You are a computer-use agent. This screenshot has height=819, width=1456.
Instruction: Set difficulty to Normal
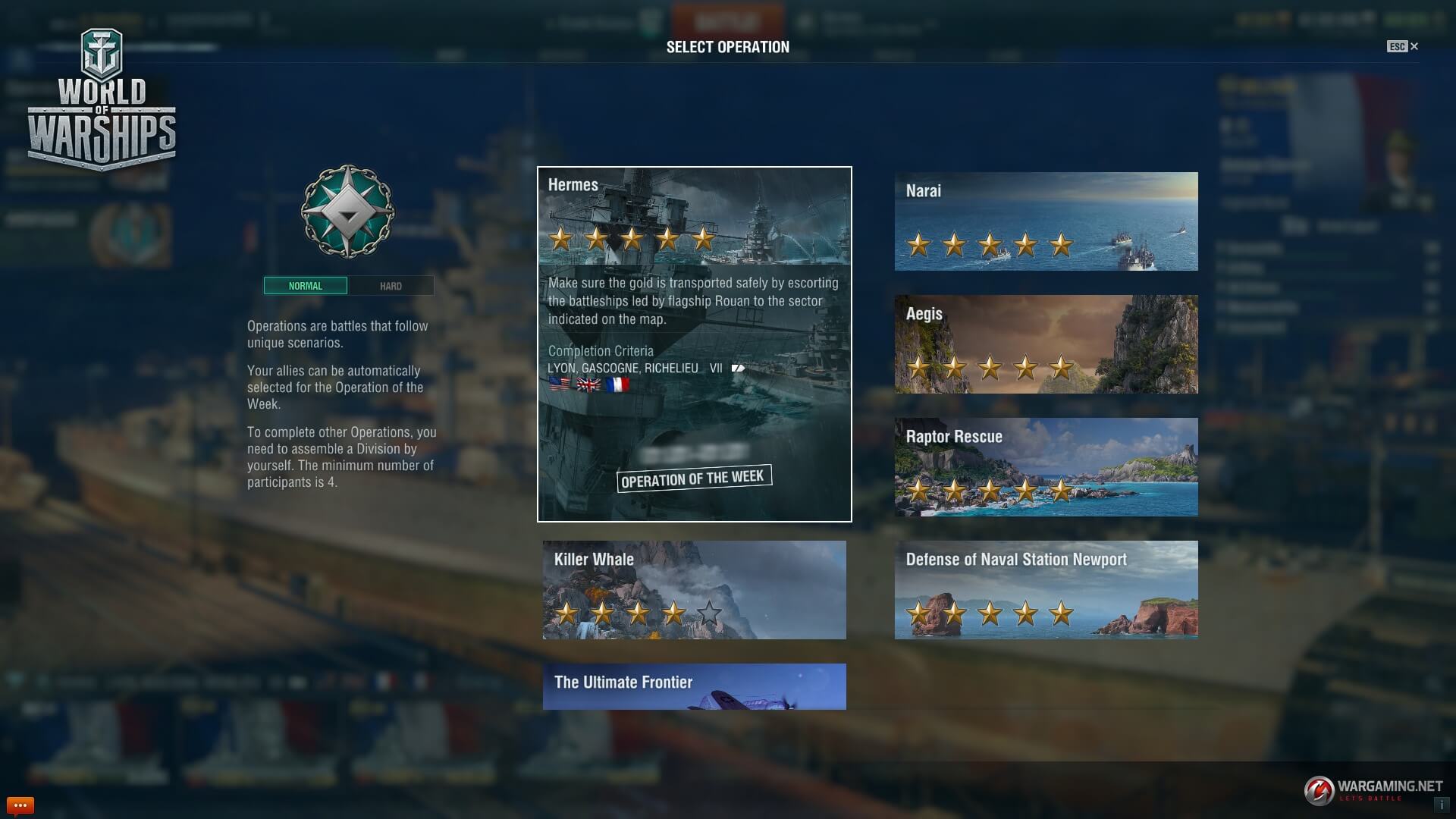coord(306,286)
